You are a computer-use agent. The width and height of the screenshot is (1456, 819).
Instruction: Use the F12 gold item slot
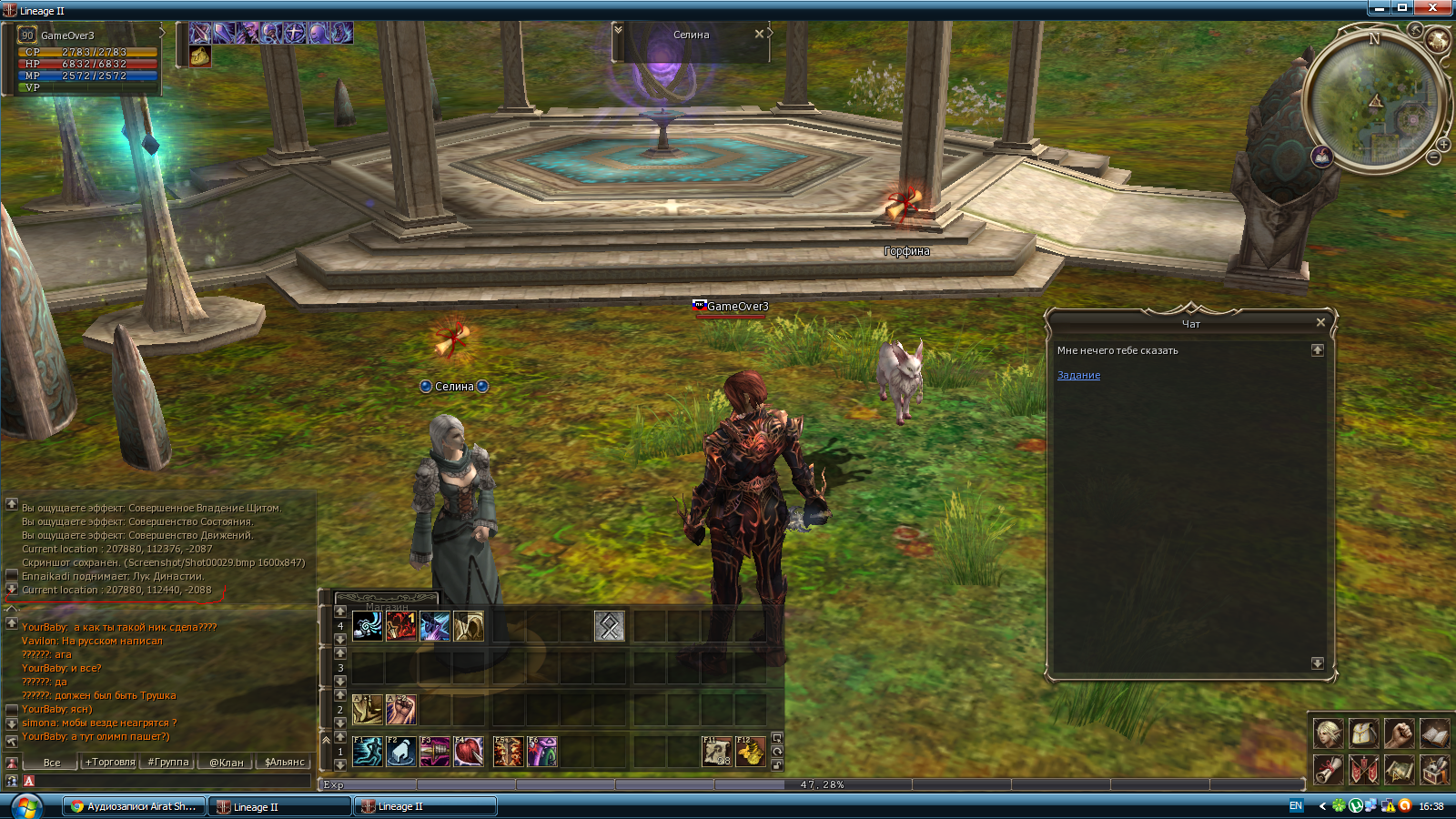[751, 752]
